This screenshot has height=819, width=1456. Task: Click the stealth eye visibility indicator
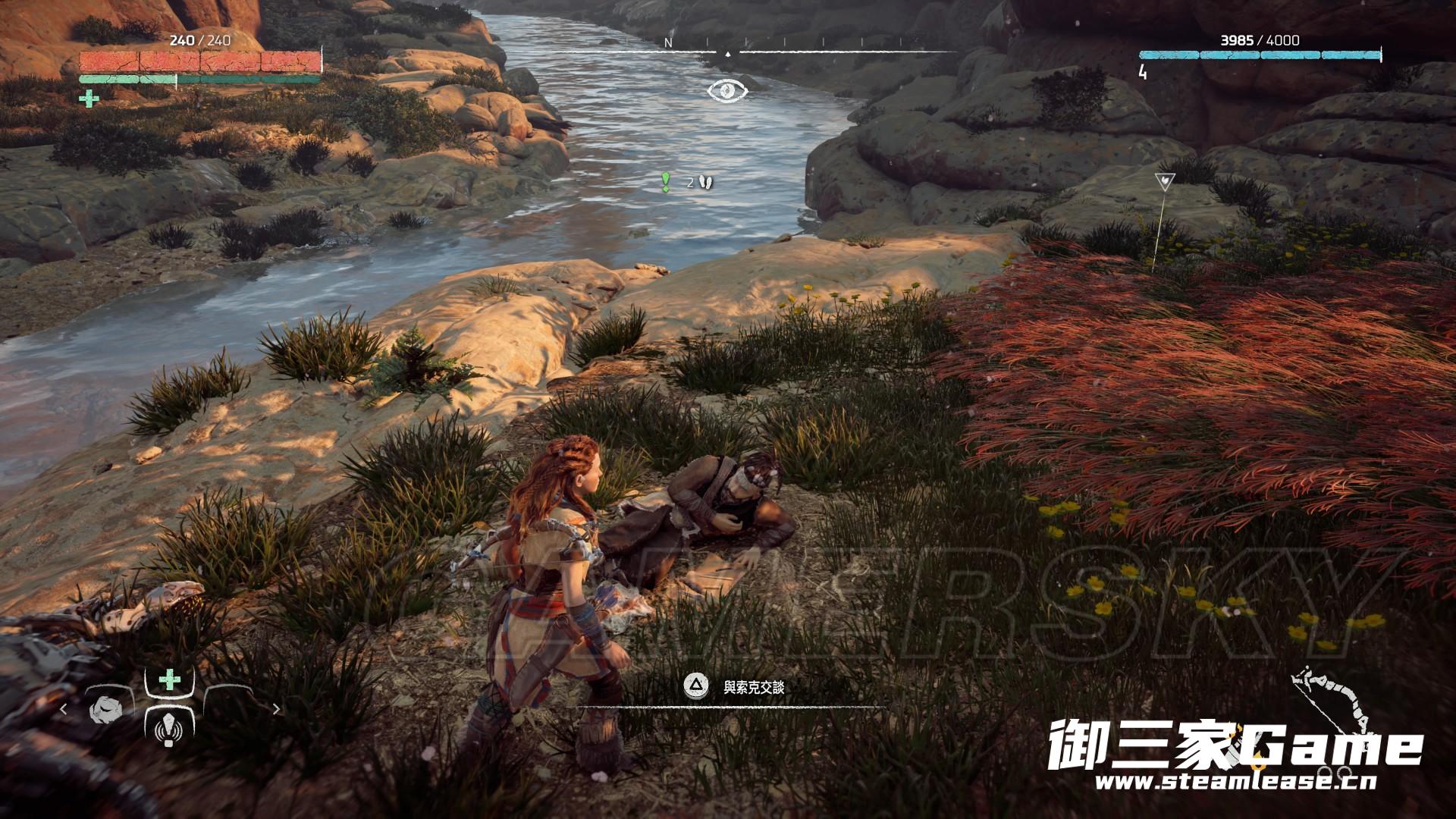727,91
